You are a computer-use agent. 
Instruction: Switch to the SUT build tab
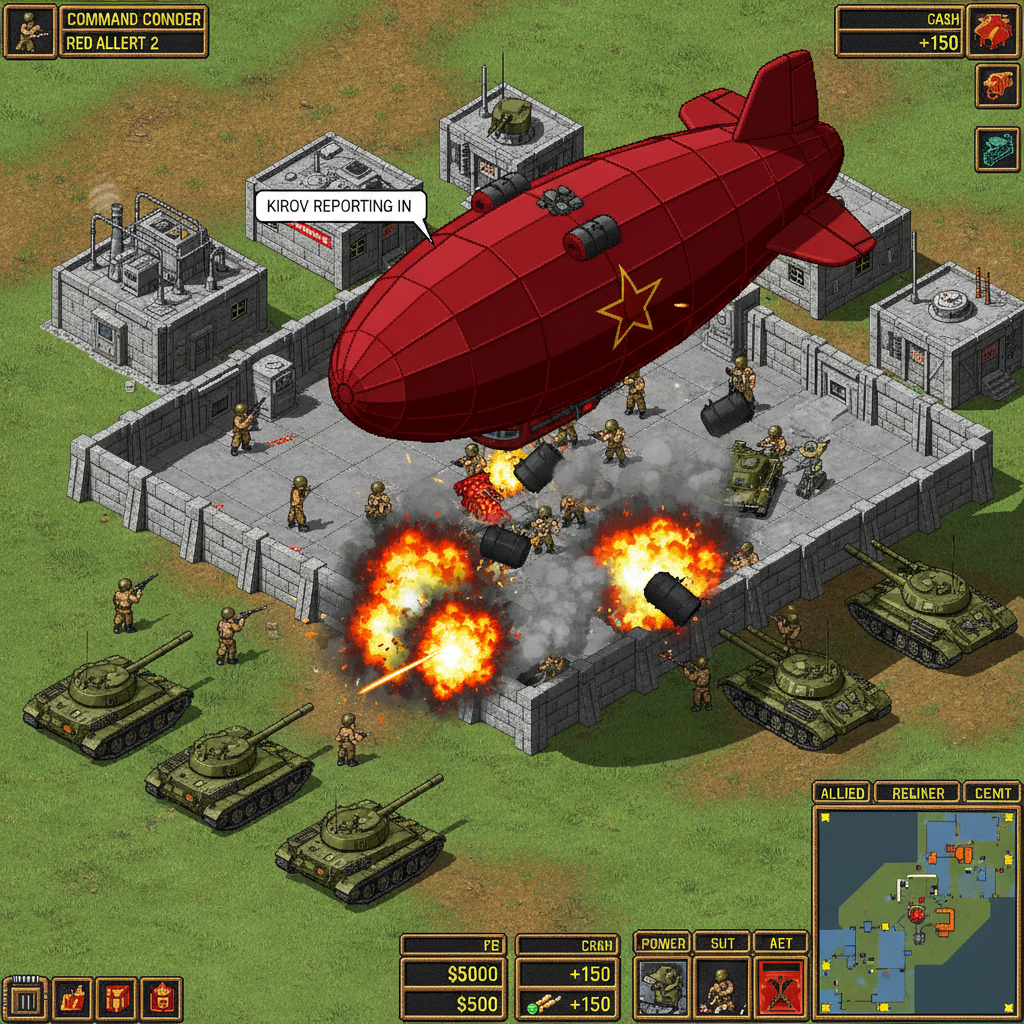pyautogui.click(x=722, y=943)
